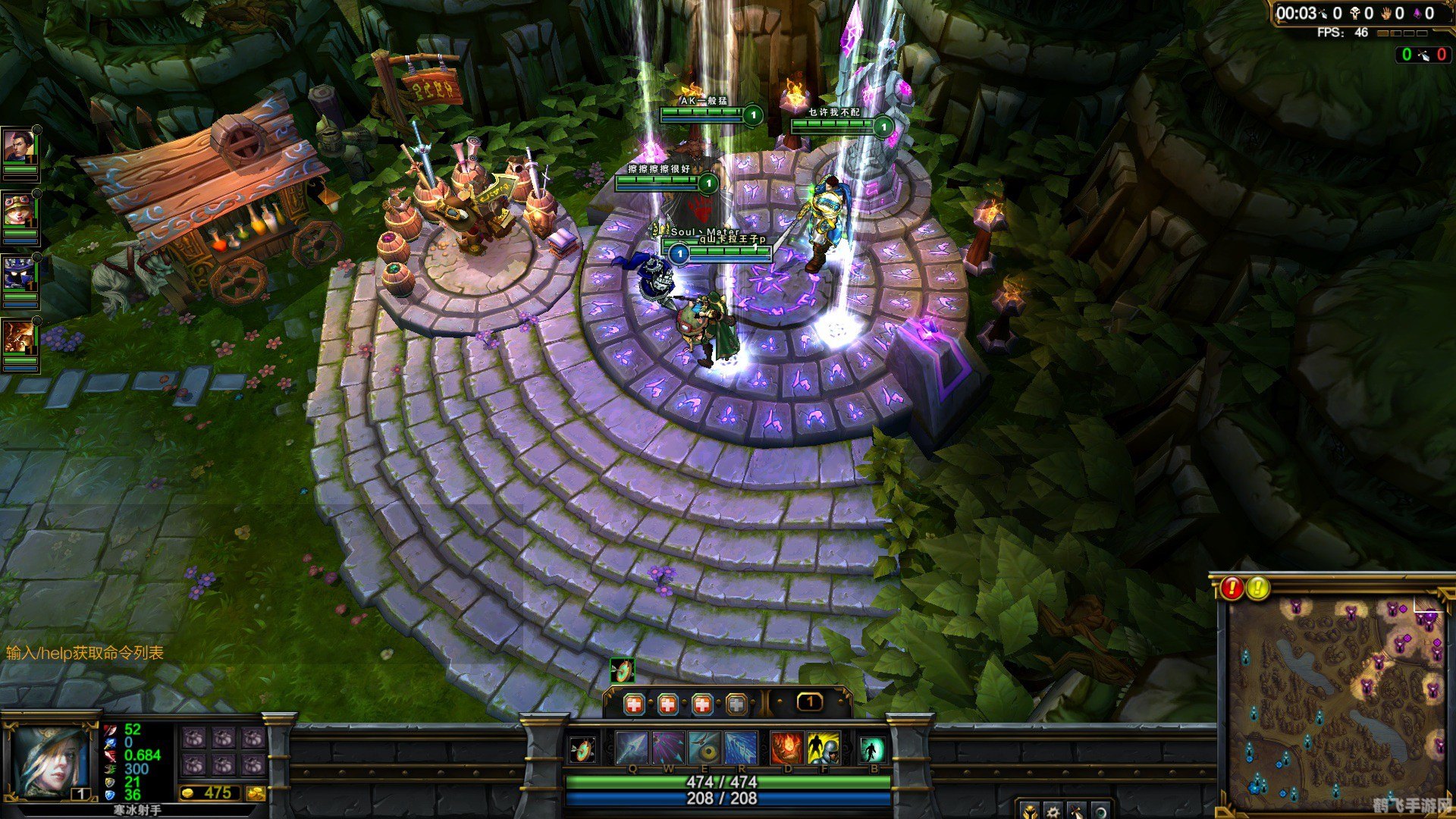Activate the red danger ping button
Viewport: 1456px width, 819px height.
pos(1232,588)
